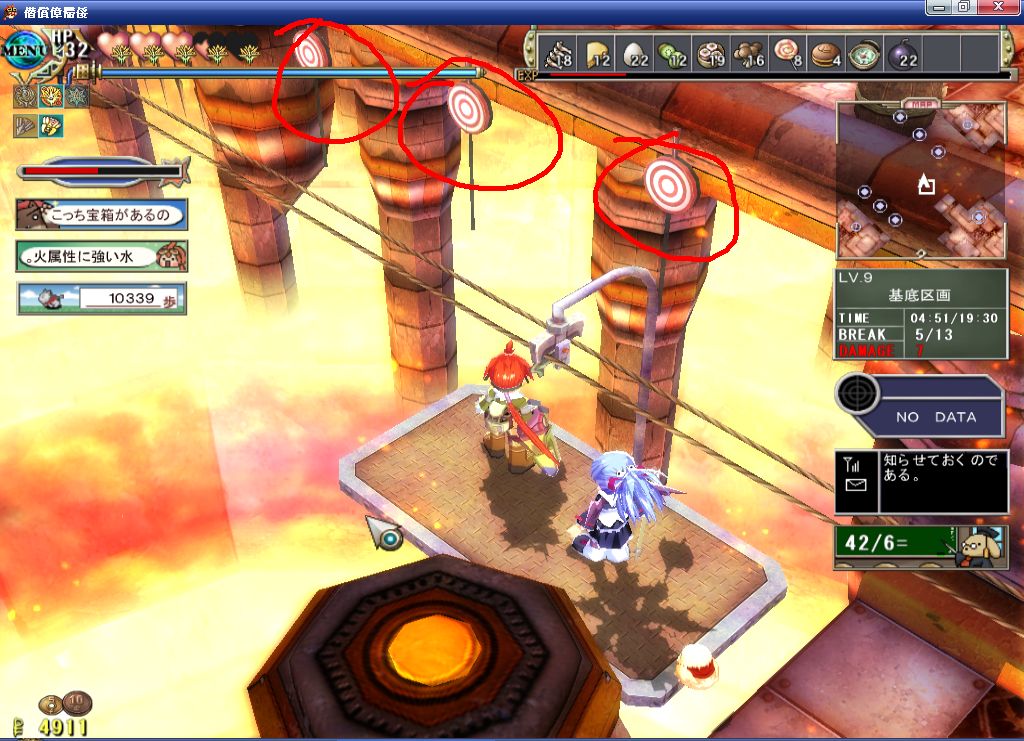Image resolution: width=1024 pixels, height=741 pixels.
Task: Click the fire-resistant water hint message
Action: pos(102,256)
